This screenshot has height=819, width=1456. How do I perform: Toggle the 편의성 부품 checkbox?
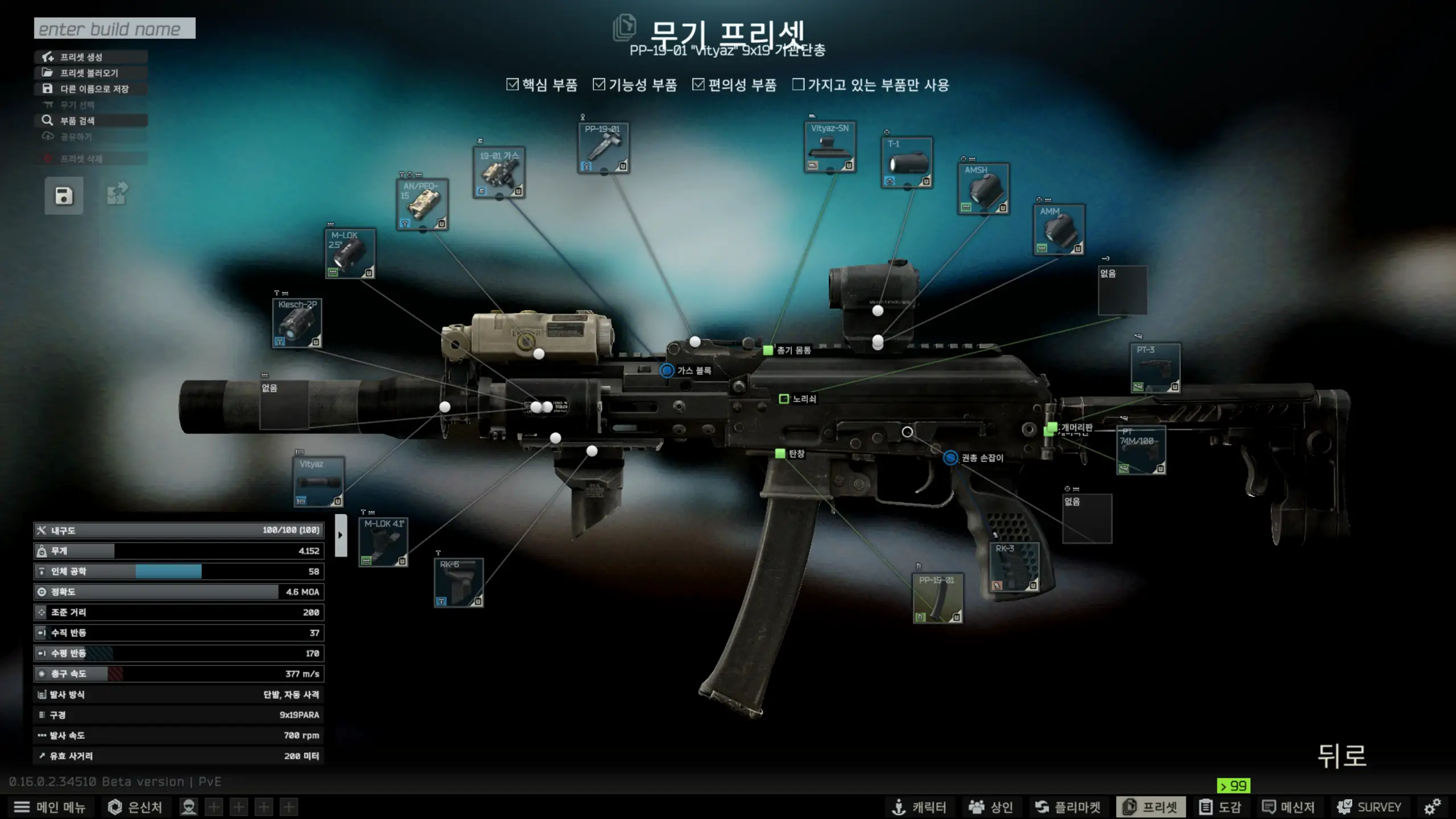698,85
